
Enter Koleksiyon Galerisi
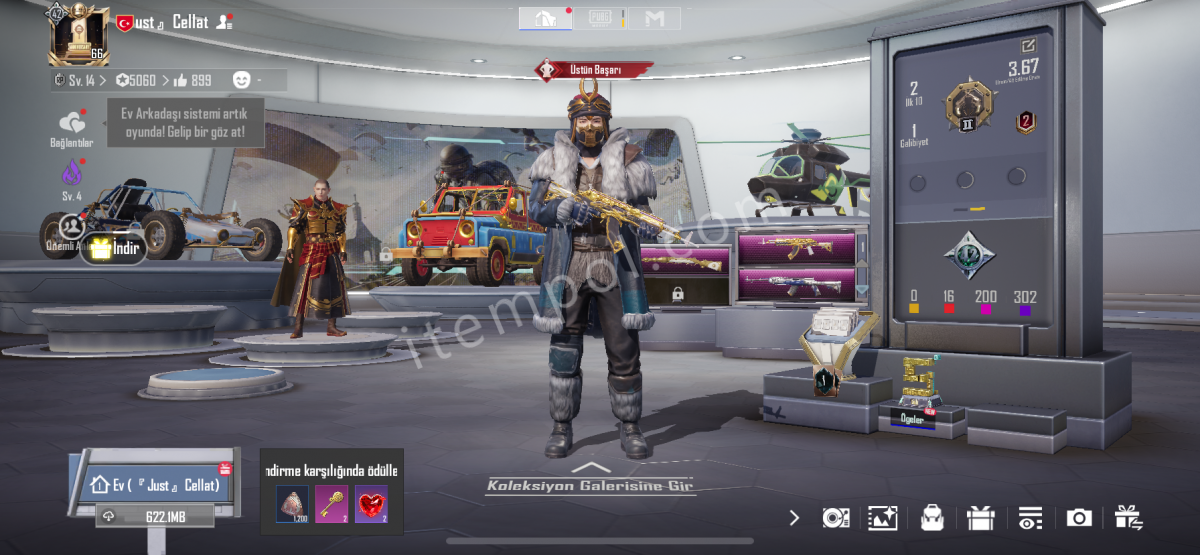click(x=591, y=484)
